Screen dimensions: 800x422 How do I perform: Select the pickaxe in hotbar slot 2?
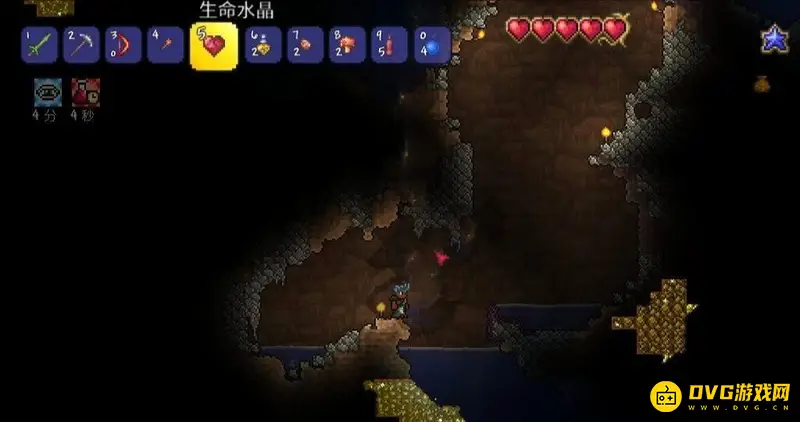pos(81,45)
